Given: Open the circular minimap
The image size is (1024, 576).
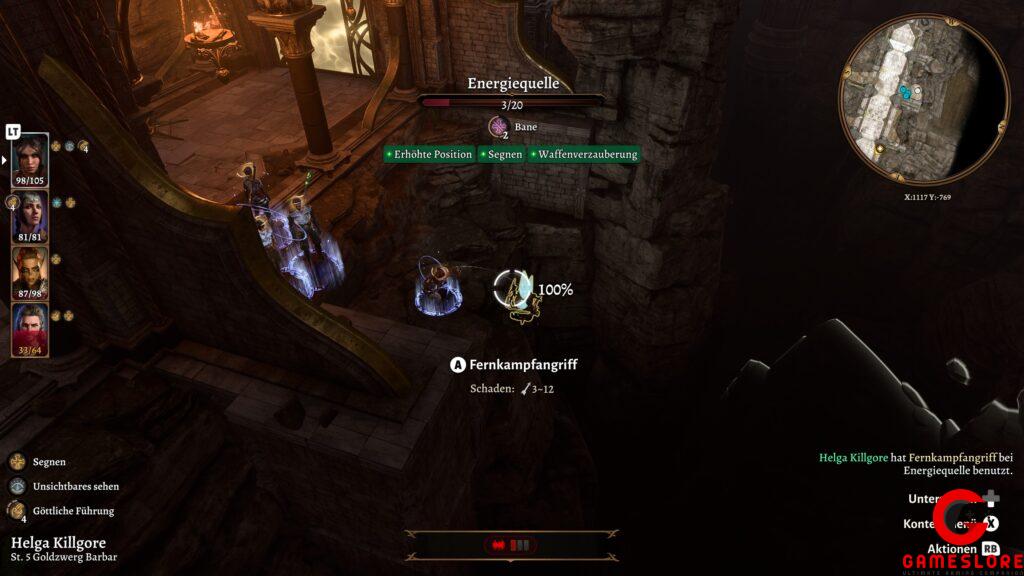Looking at the screenshot, I should 923,101.
